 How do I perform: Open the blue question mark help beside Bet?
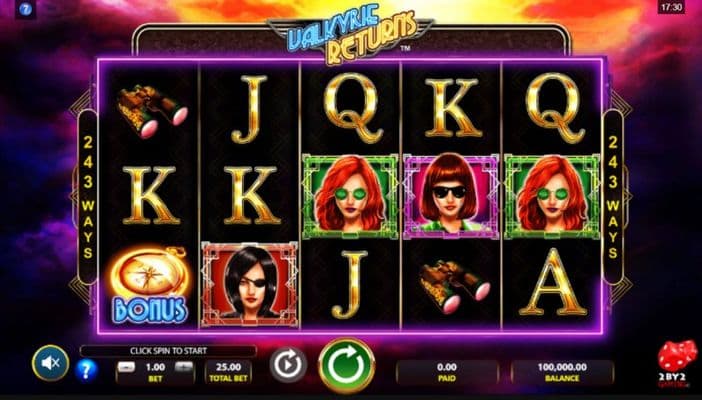[88, 372]
